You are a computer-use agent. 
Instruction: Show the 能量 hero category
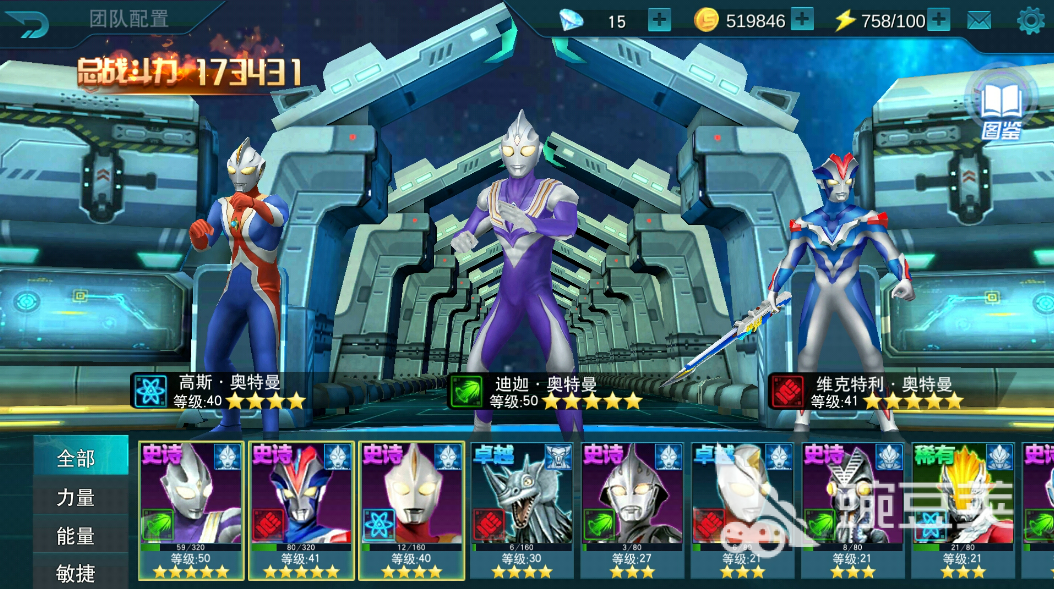point(78,535)
